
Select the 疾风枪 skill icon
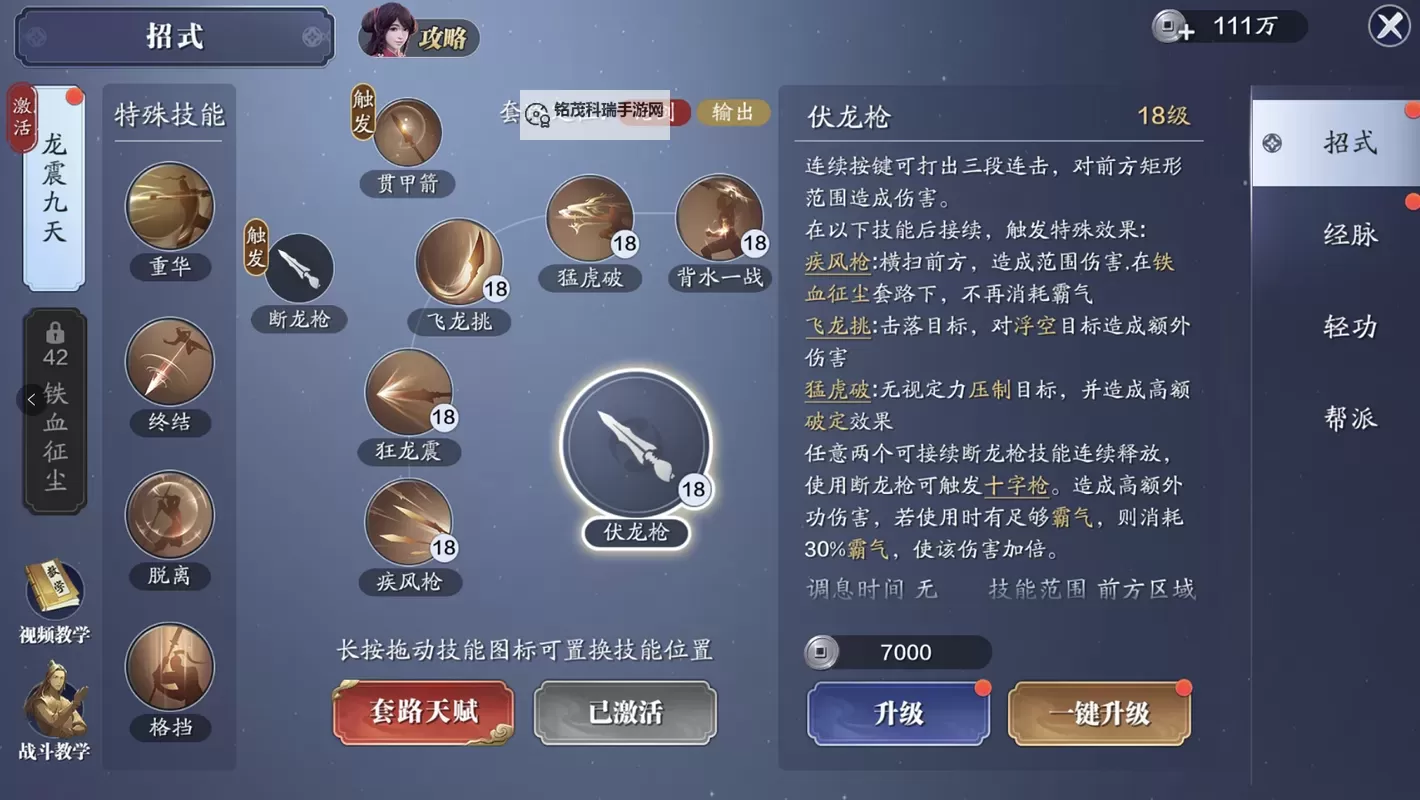click(x=410, y=520)
